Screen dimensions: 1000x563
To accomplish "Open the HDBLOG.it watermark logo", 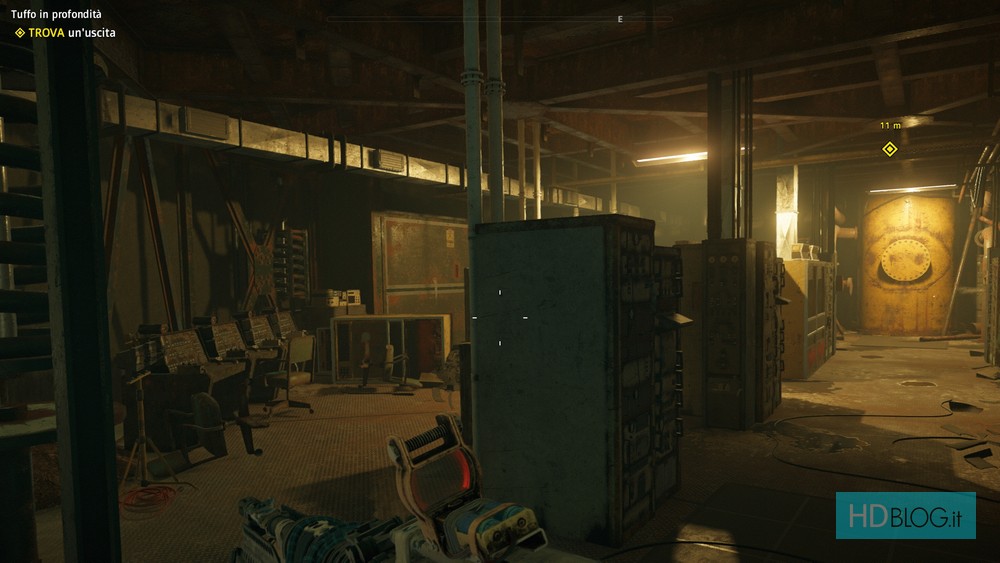I will [905, 515].
